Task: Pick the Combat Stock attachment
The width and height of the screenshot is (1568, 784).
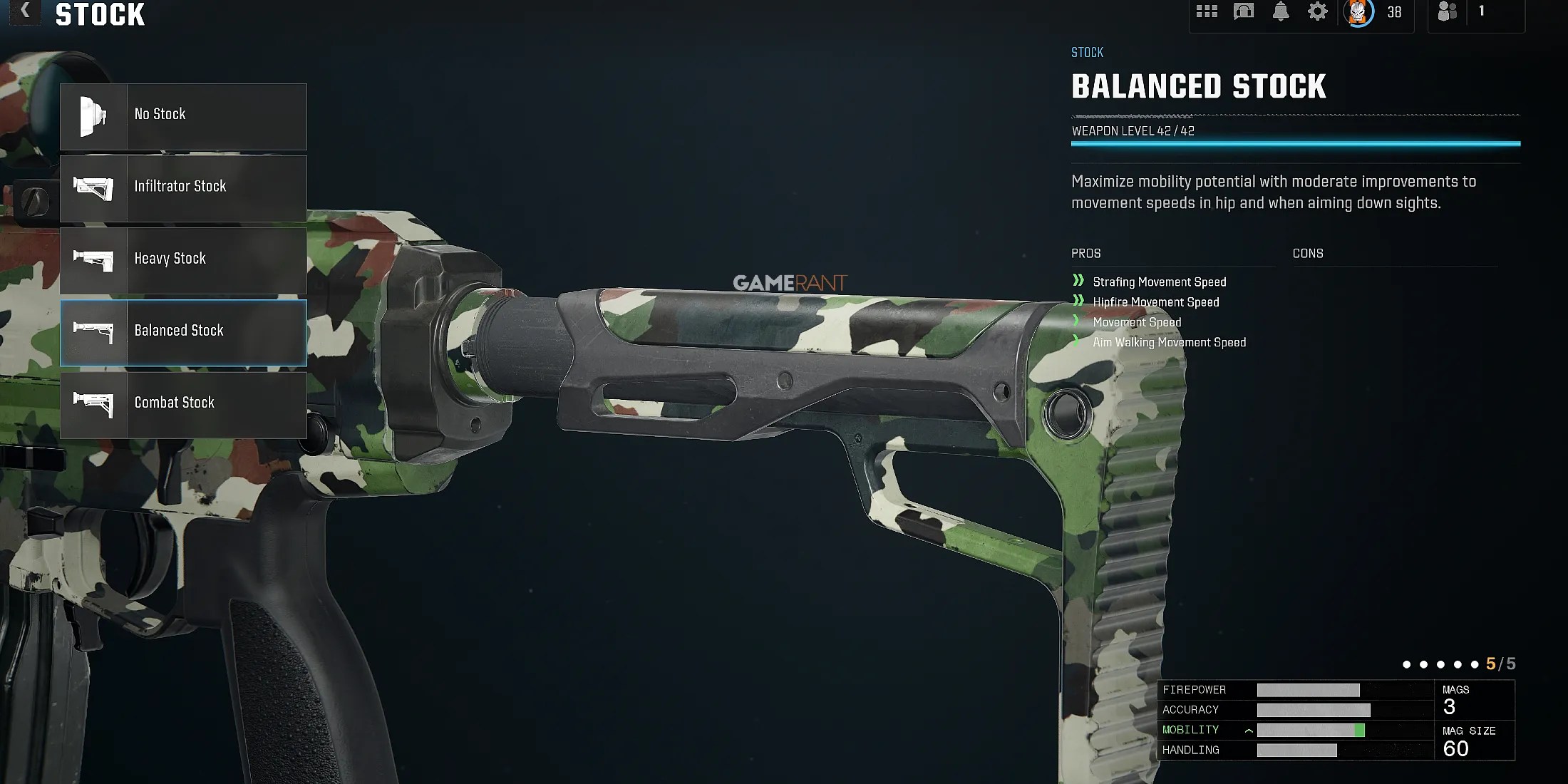Action: [x=183, y=404]
